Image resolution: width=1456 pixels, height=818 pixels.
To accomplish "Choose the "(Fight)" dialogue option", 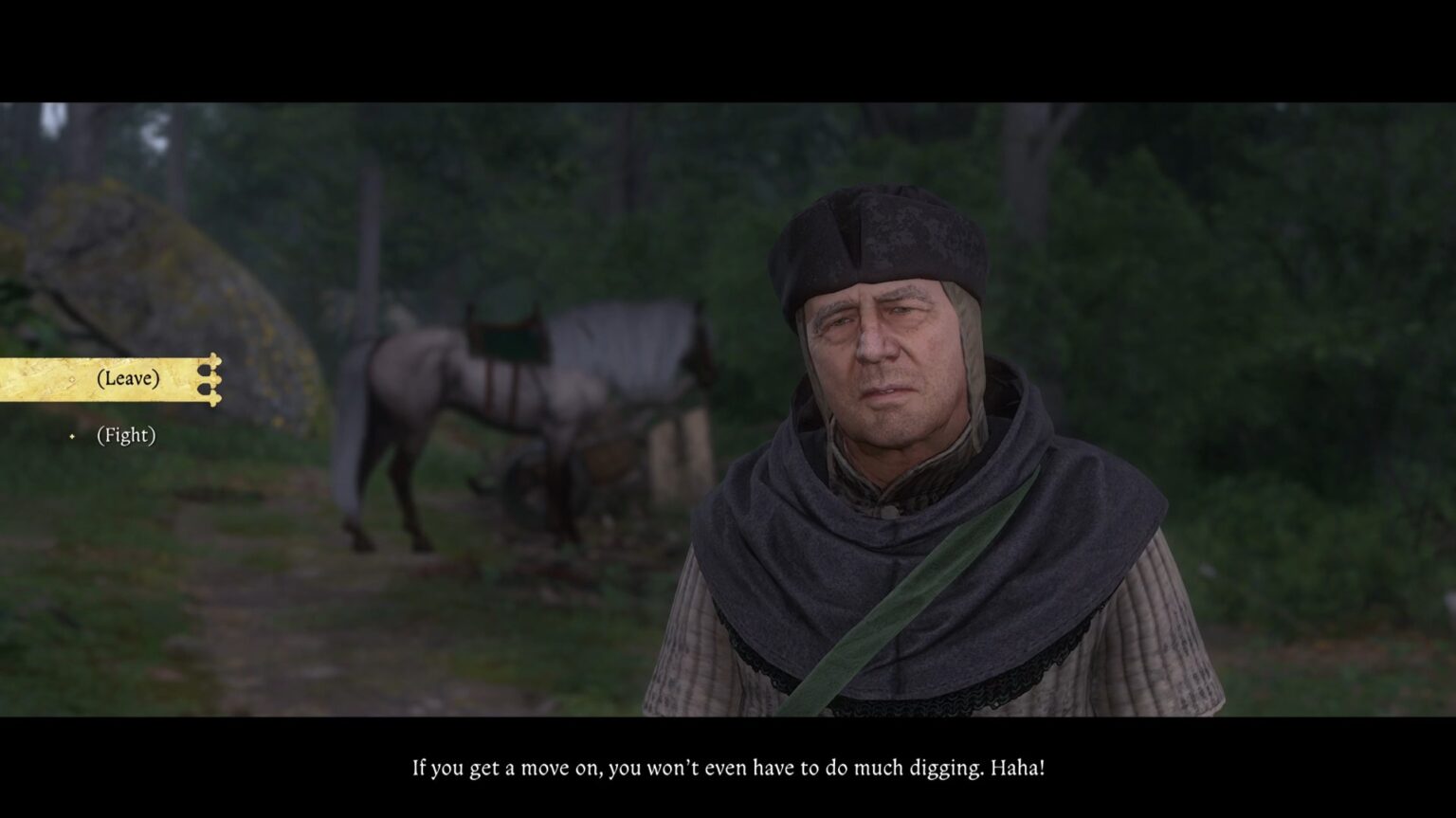I will click(x=127, y=435).
